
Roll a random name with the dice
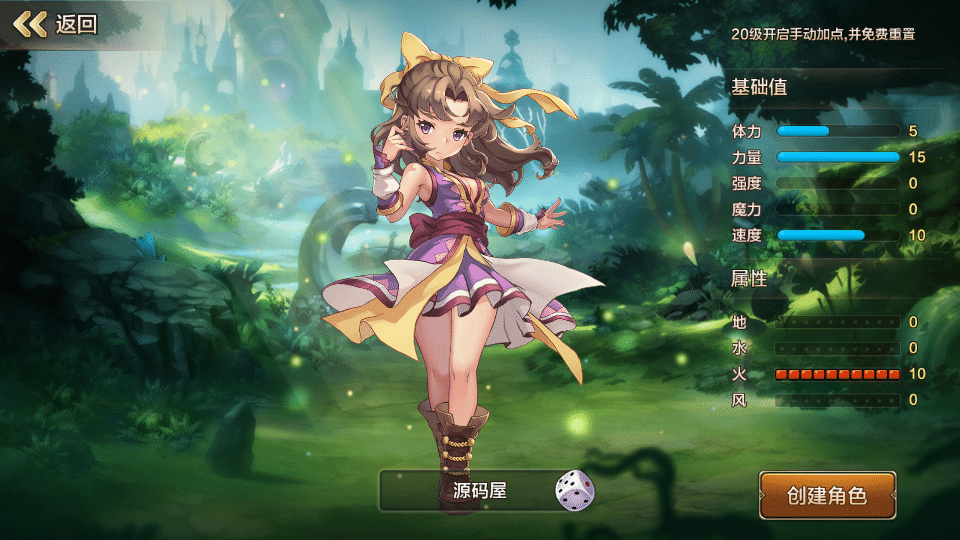[574, 491]
